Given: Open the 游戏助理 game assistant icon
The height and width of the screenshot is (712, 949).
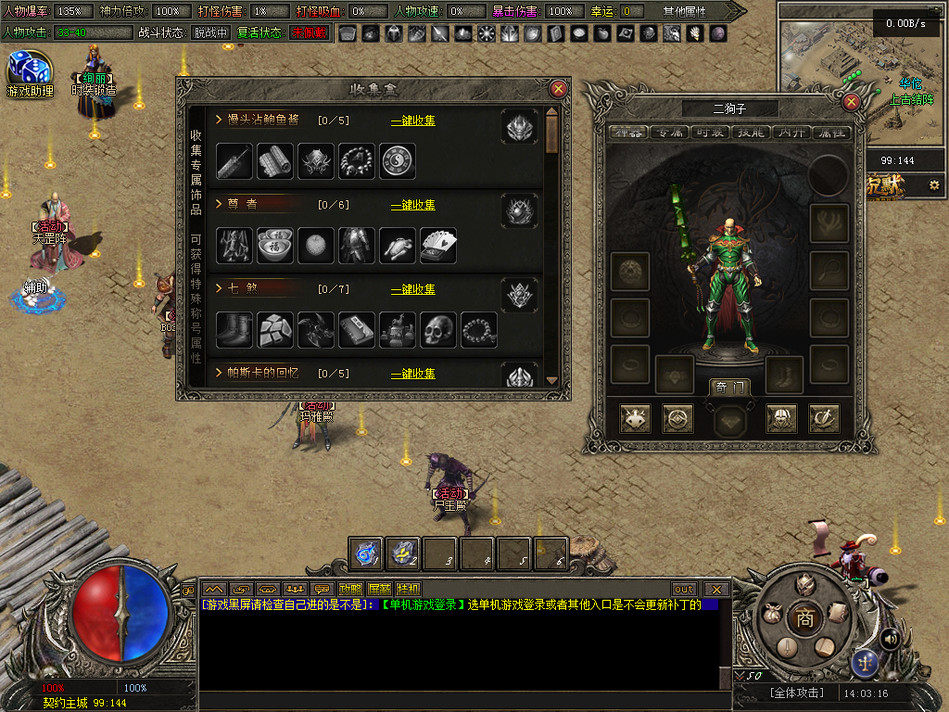Looking at the screenshot, I should pos(29,76).
